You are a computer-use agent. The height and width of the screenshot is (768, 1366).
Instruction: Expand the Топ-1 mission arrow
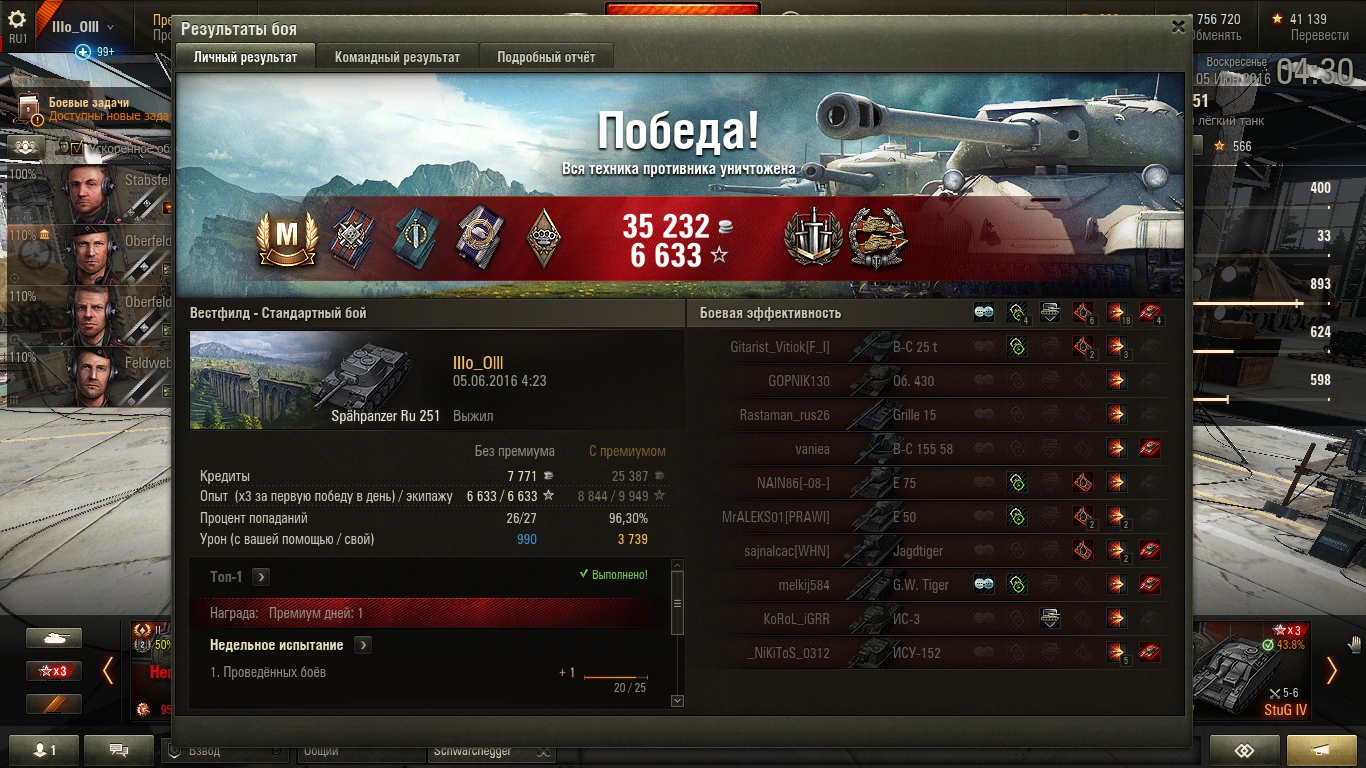[260, 577]
